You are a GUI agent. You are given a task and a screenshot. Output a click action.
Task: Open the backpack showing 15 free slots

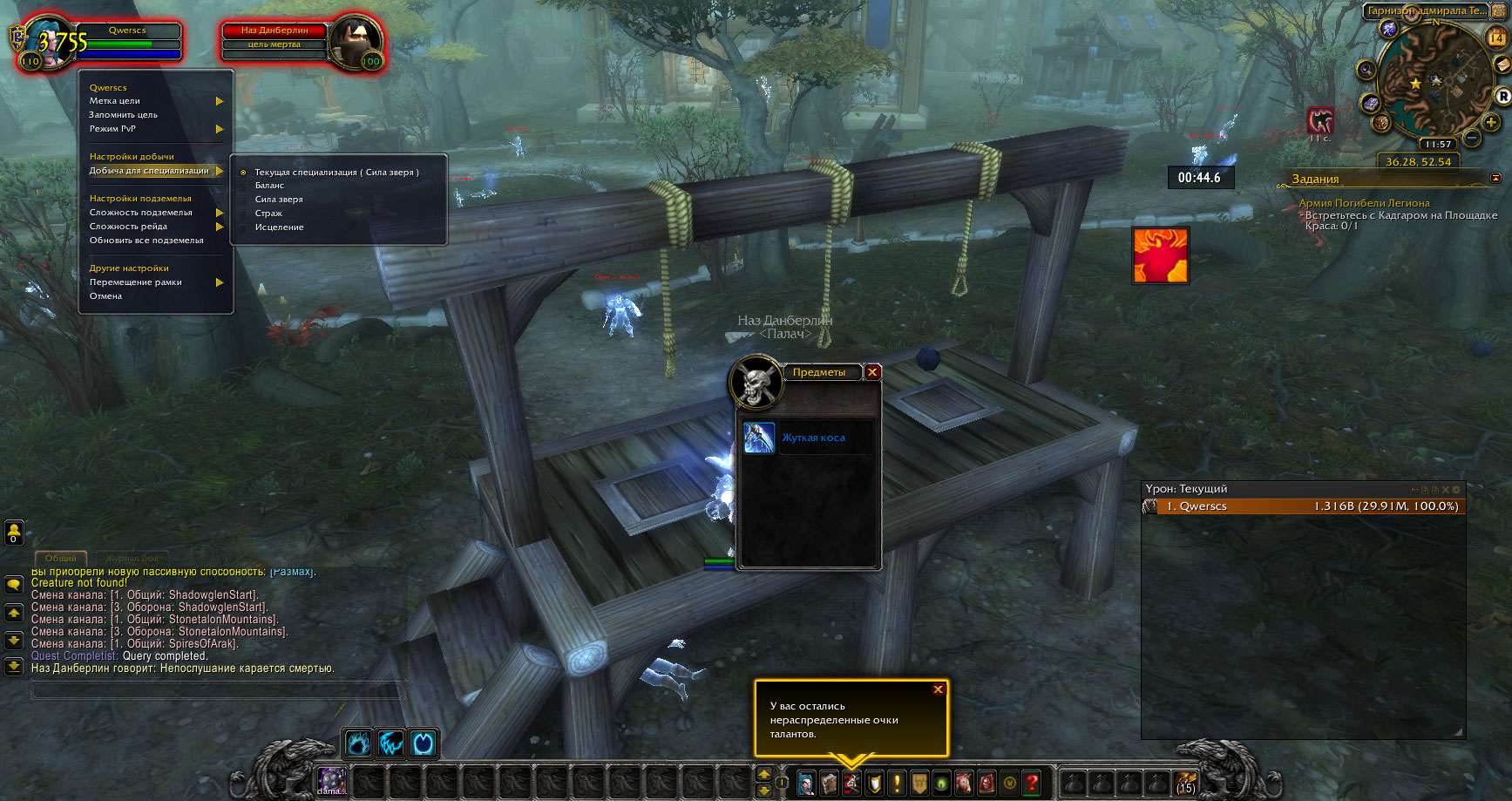tap(1185, 783)
